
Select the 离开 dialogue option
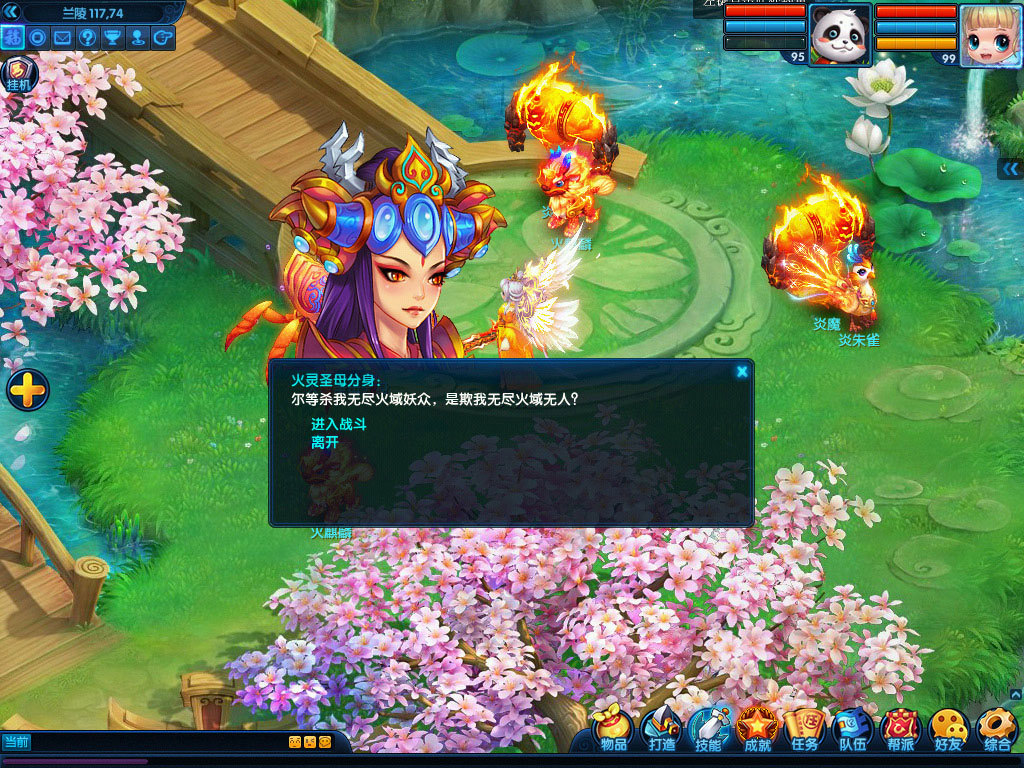pyautogui.click(x=325, y=442)
